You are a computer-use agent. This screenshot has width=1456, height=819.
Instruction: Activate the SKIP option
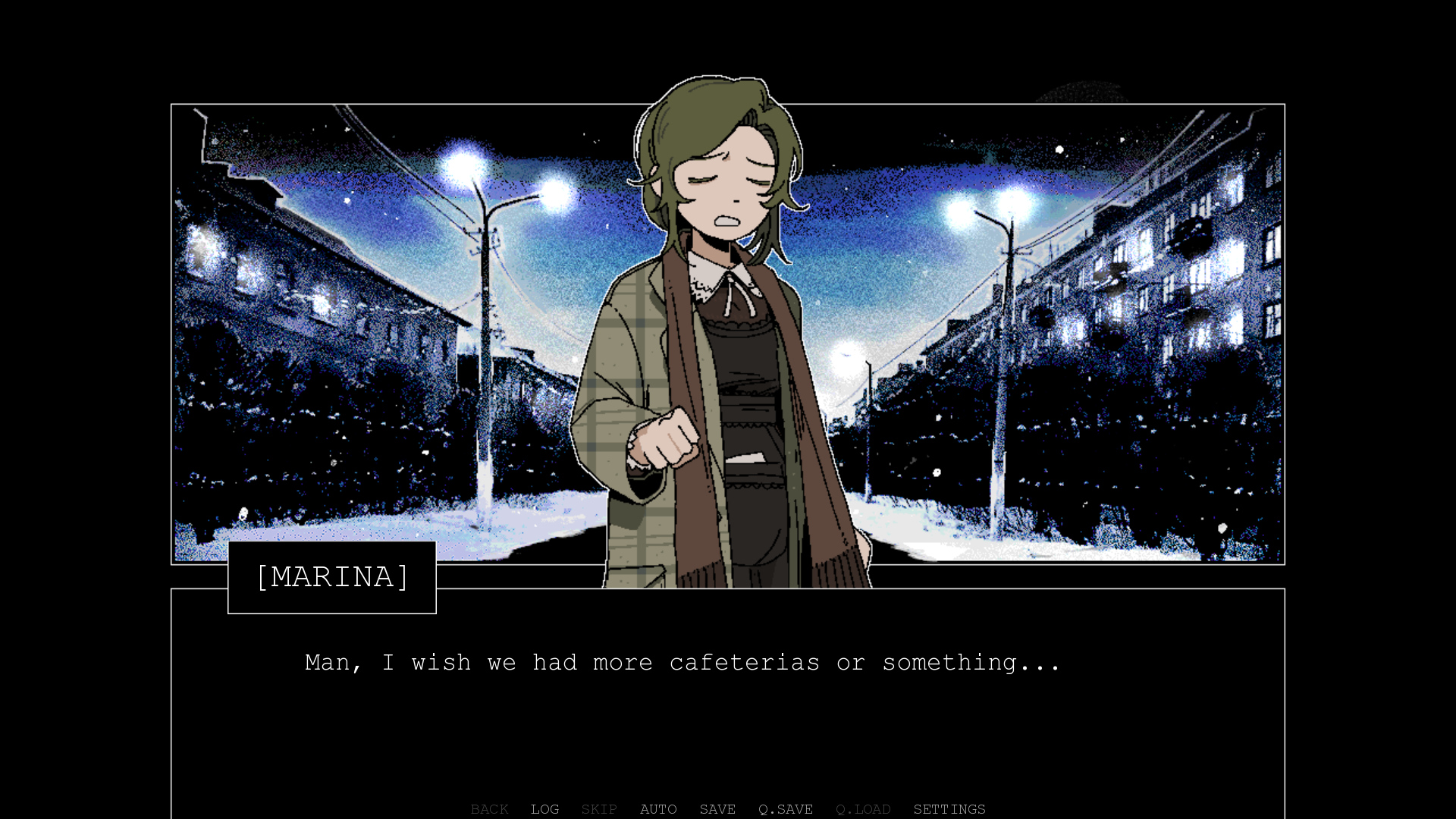[599, 809]
